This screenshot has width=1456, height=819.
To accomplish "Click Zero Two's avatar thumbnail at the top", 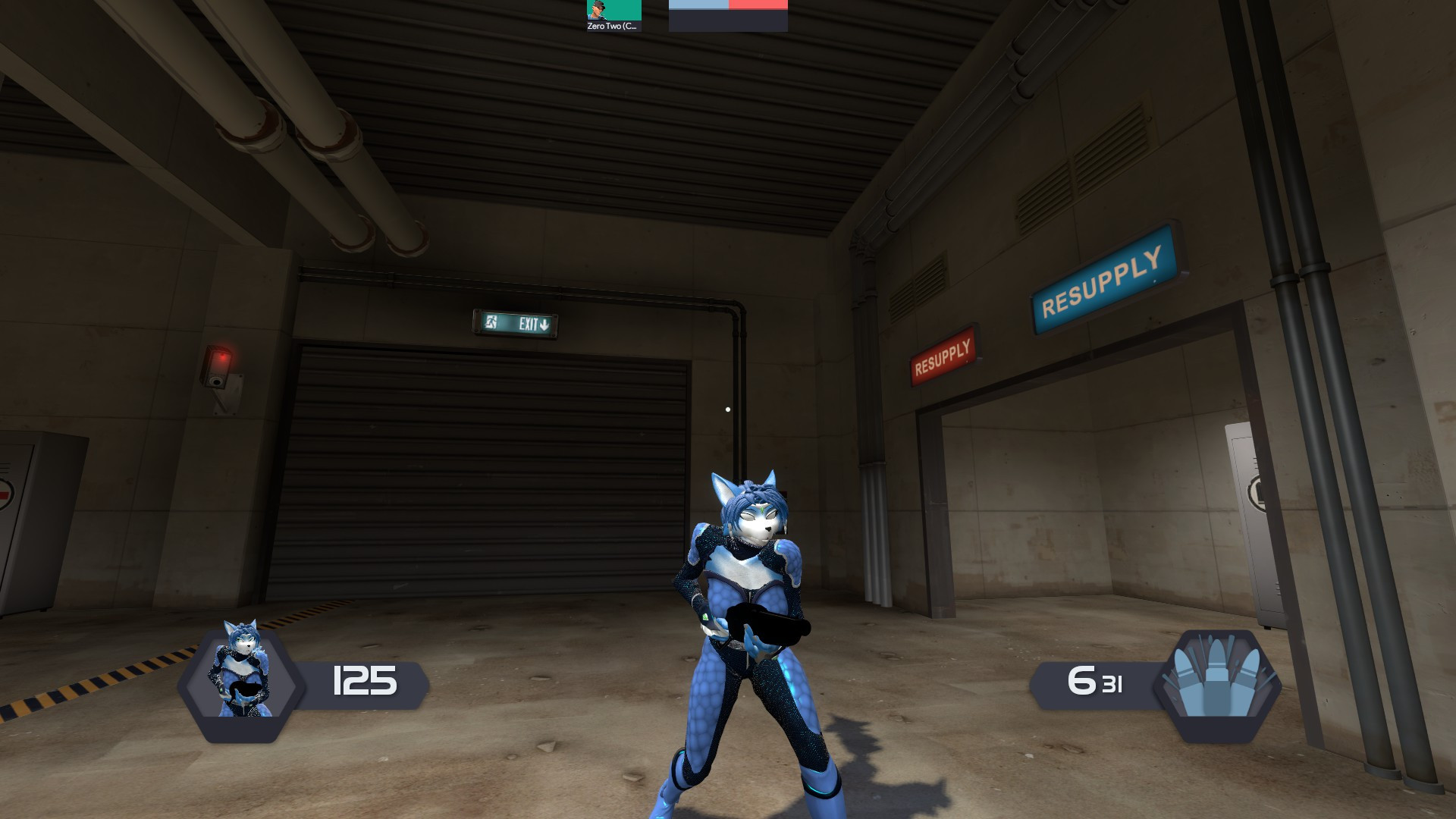I will (598, 11).
